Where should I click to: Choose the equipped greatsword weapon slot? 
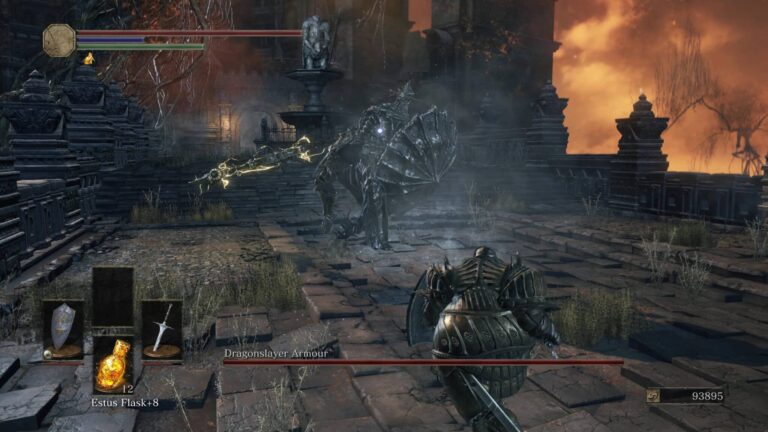point(162,329)
